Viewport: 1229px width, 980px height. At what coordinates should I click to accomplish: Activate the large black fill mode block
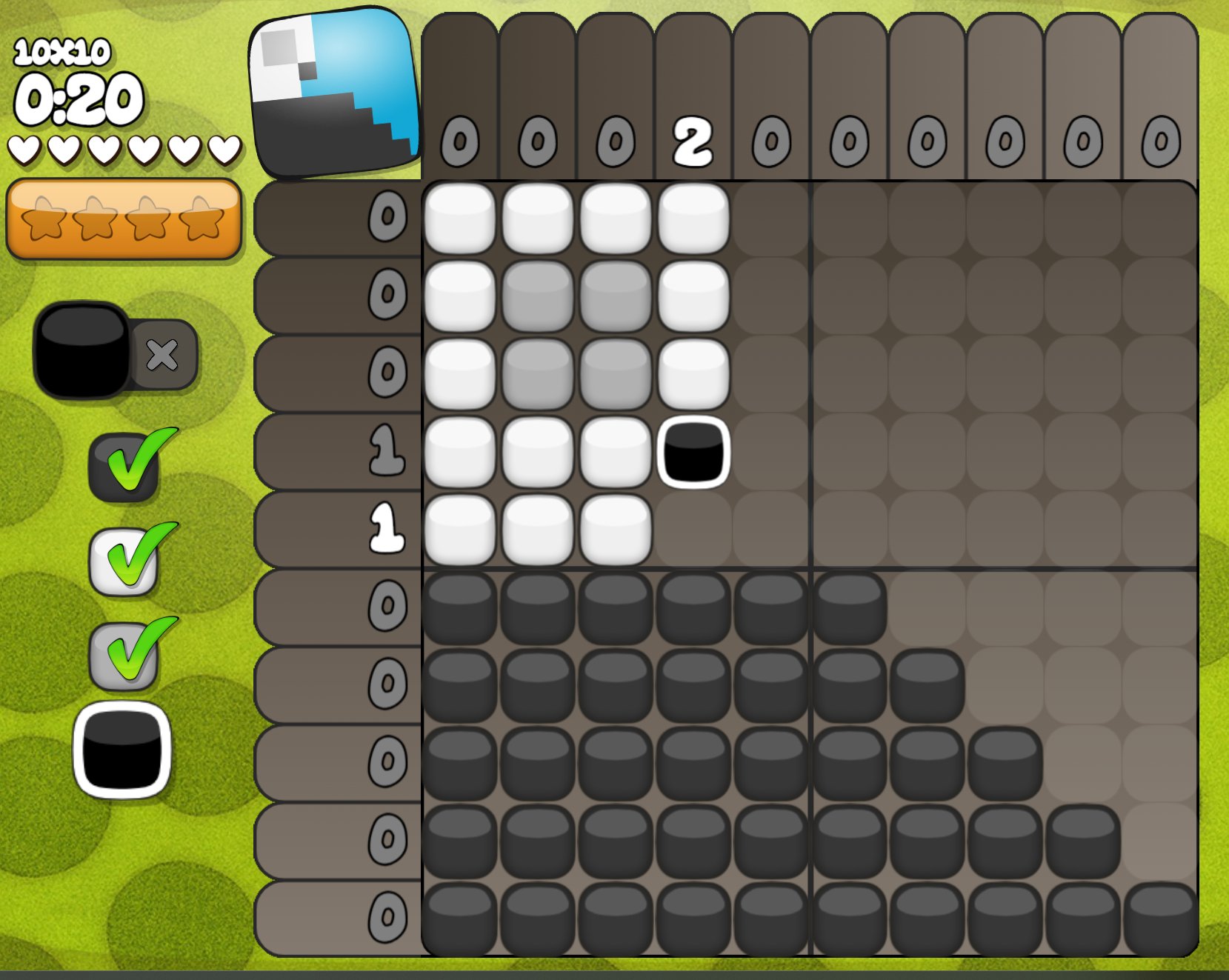(81, 350)
